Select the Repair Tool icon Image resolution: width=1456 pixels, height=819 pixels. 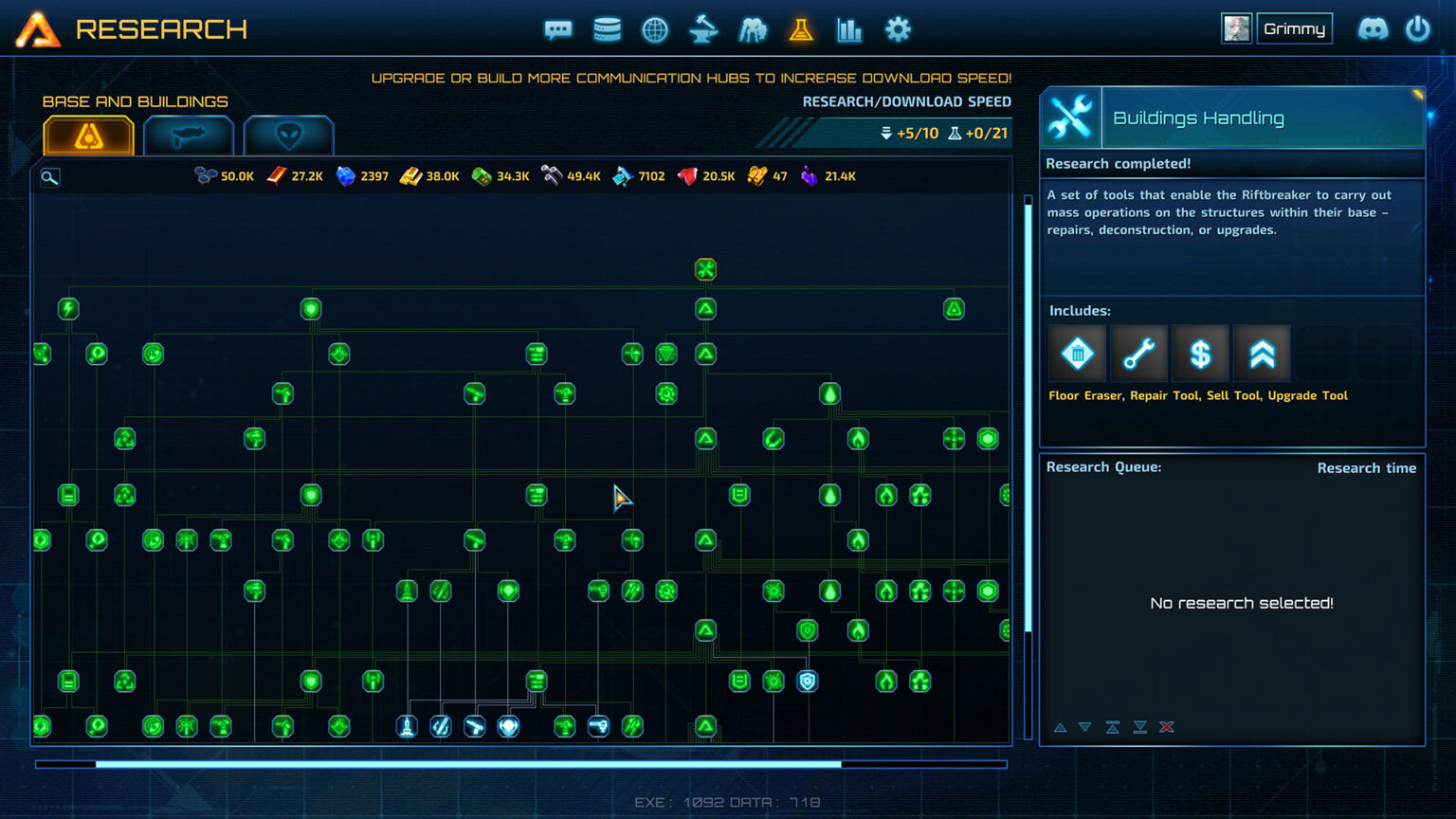(1138, 353)
